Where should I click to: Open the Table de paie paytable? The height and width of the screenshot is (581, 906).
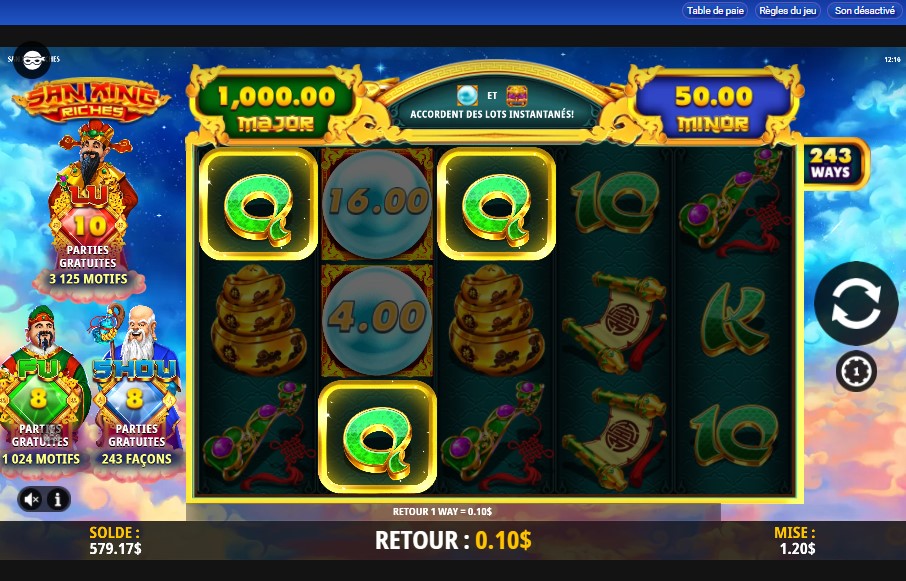tap(715, 11)
